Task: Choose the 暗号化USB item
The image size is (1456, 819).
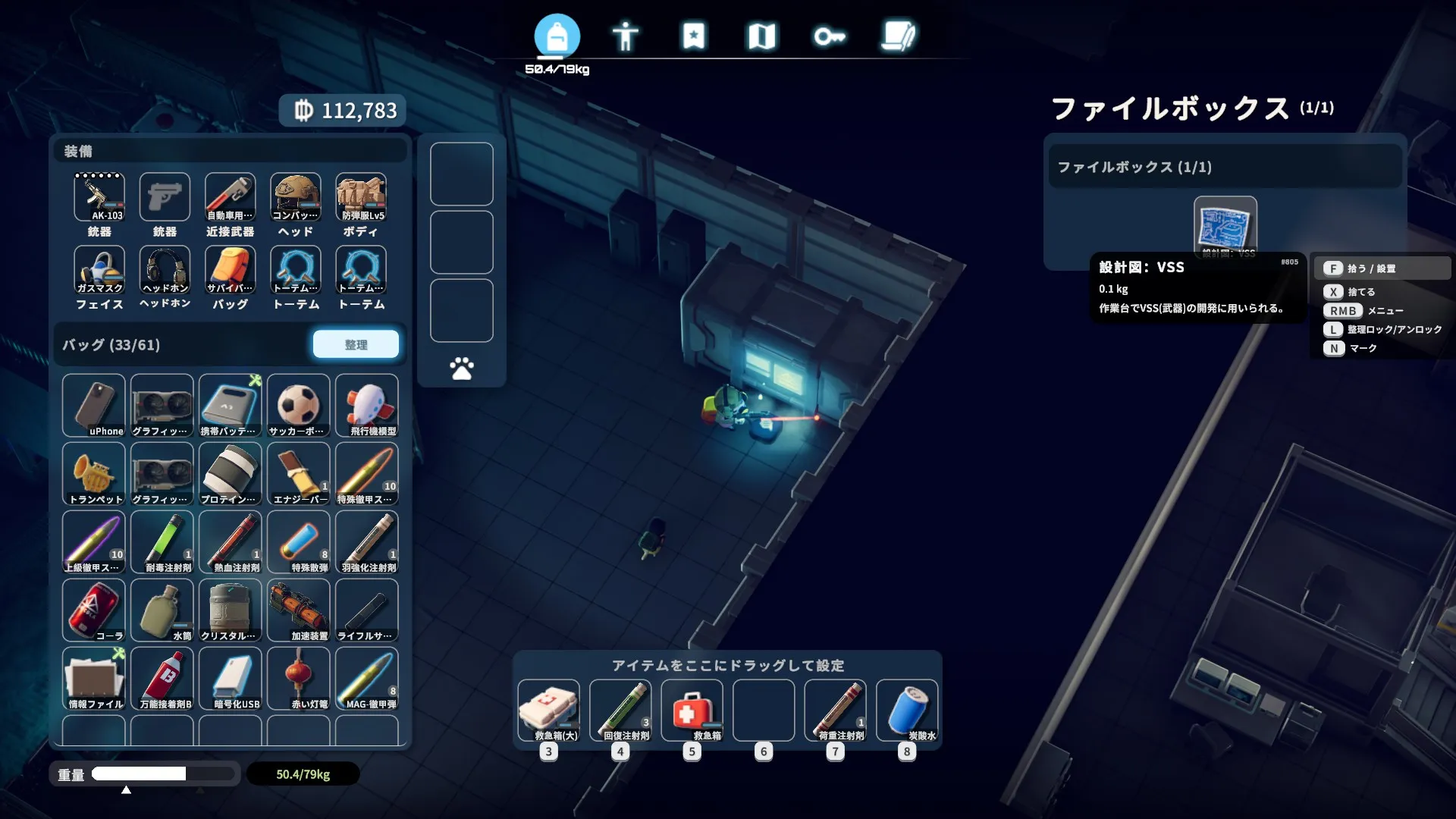Action: 231,679
